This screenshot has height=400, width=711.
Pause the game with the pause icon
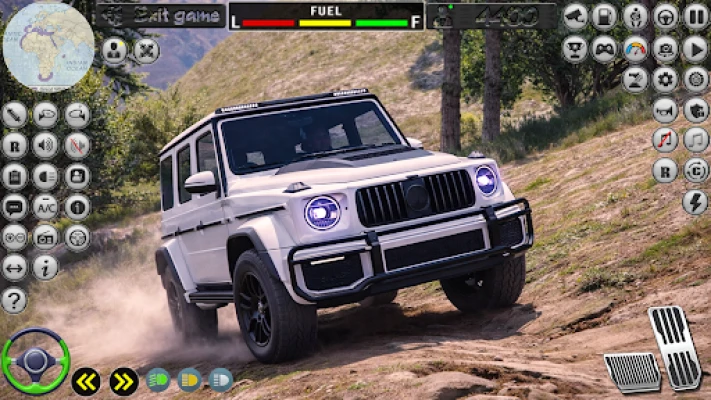click(x=696, y=16)
